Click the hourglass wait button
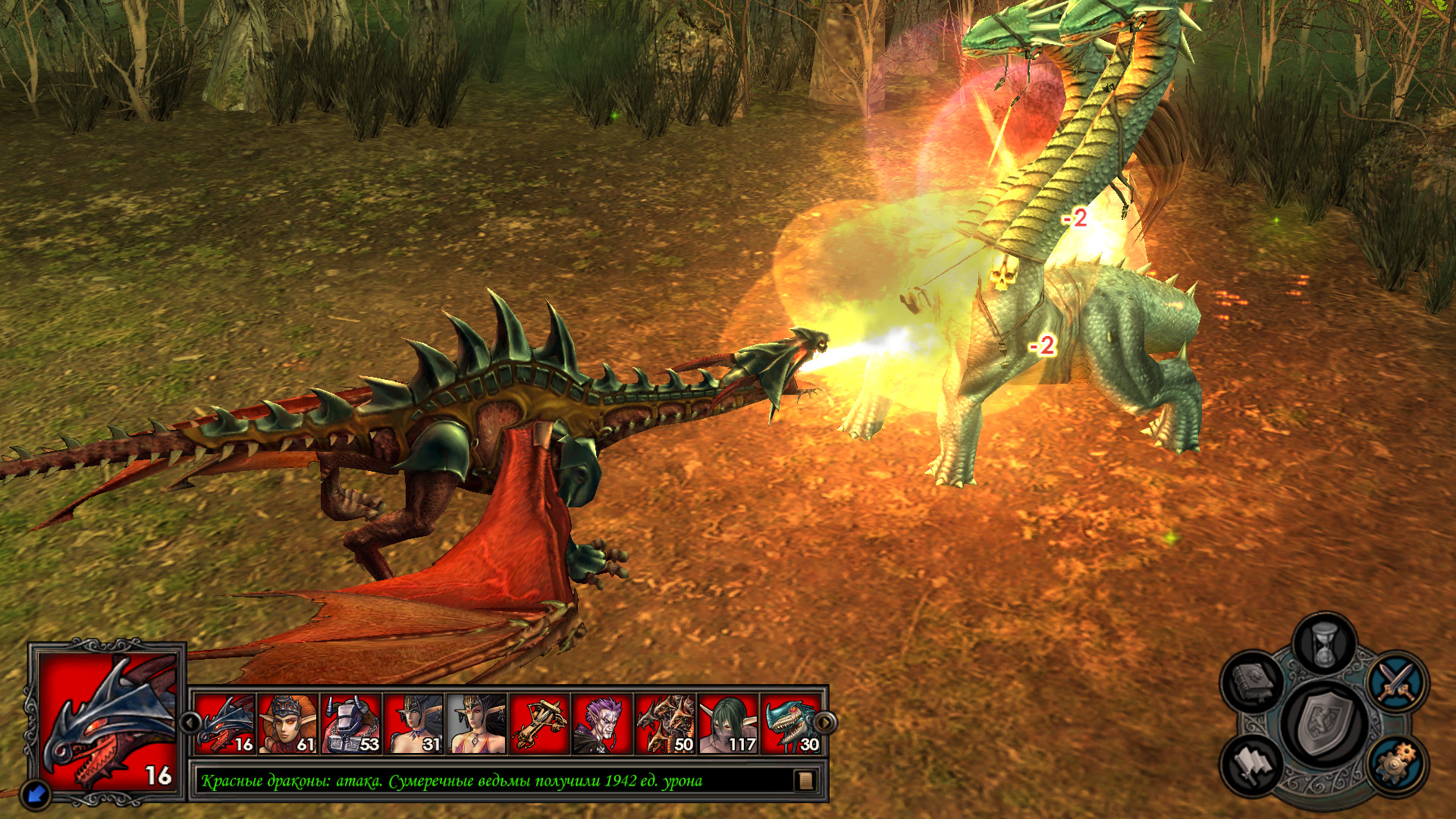 pos(1324,645)
